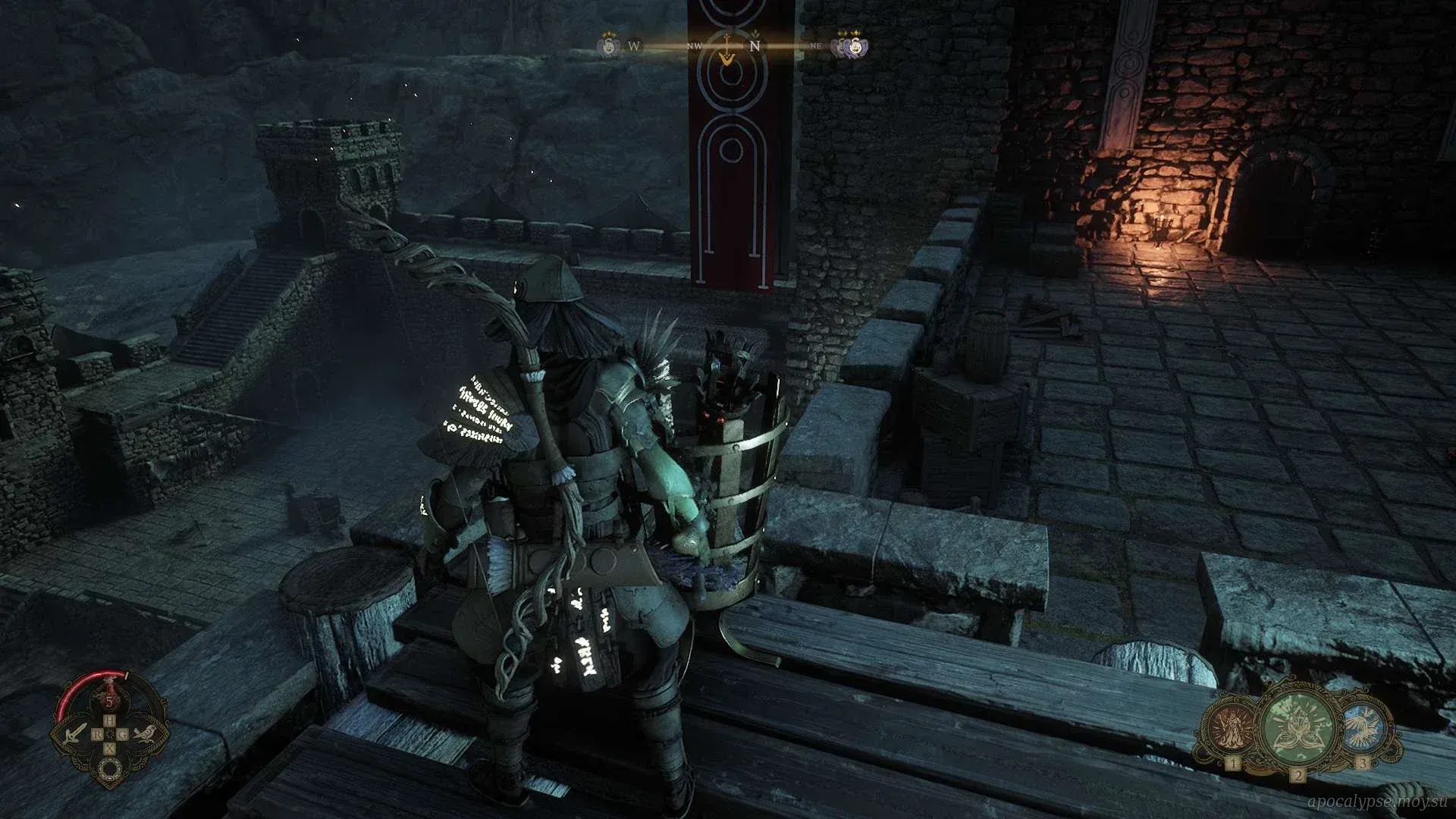Select the crest marker beside NE on compass
Screen dimensions: 1456x819
point(852,45)
